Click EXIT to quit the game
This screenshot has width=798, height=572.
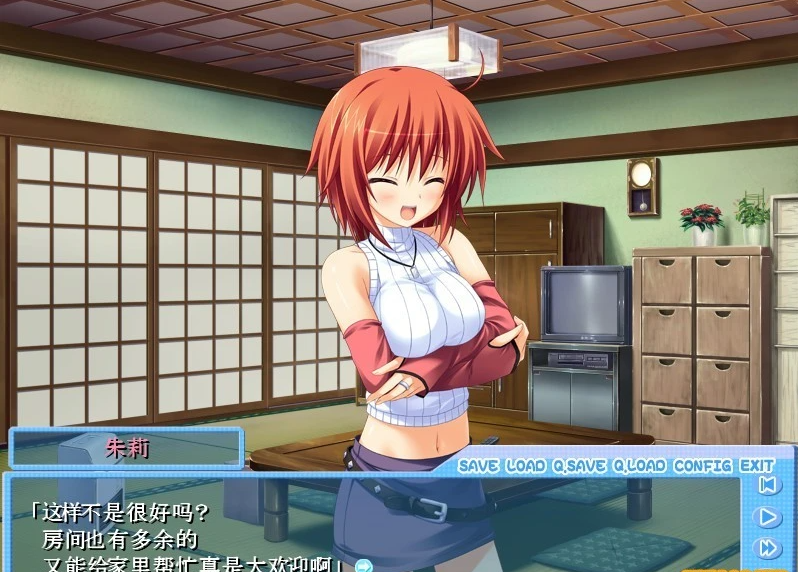coord(757,466)
